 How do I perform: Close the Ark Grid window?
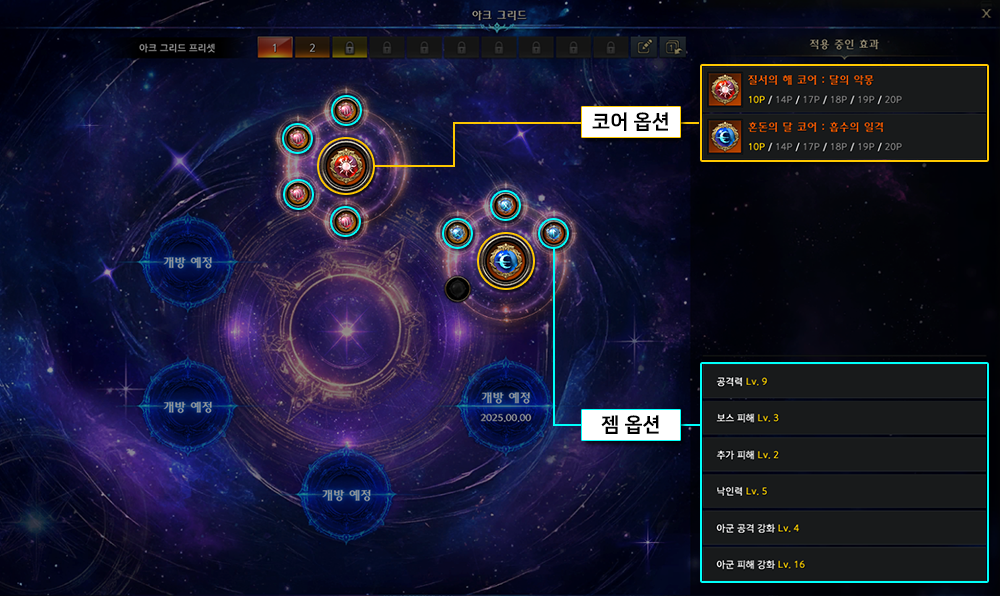click(x=986, y=13)
